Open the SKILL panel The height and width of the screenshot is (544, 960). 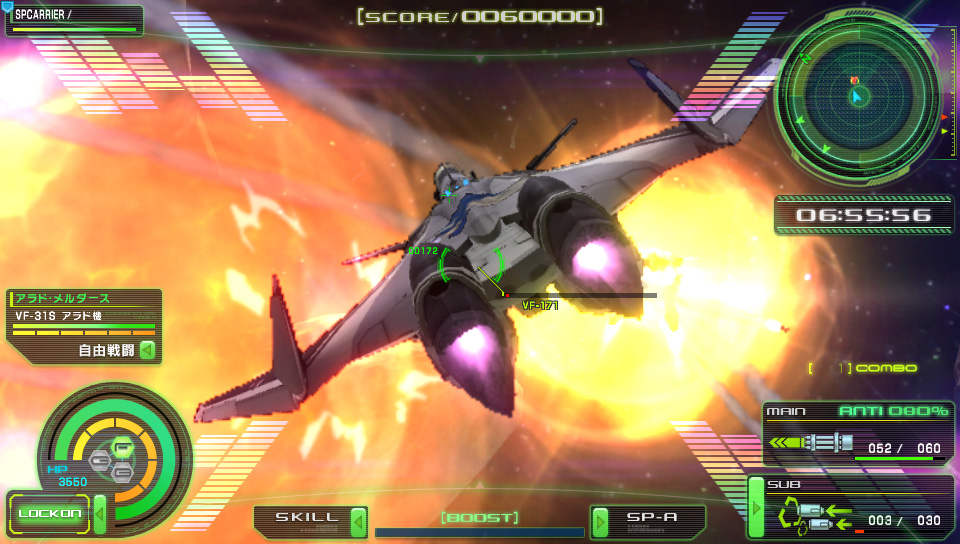[309, 519]
